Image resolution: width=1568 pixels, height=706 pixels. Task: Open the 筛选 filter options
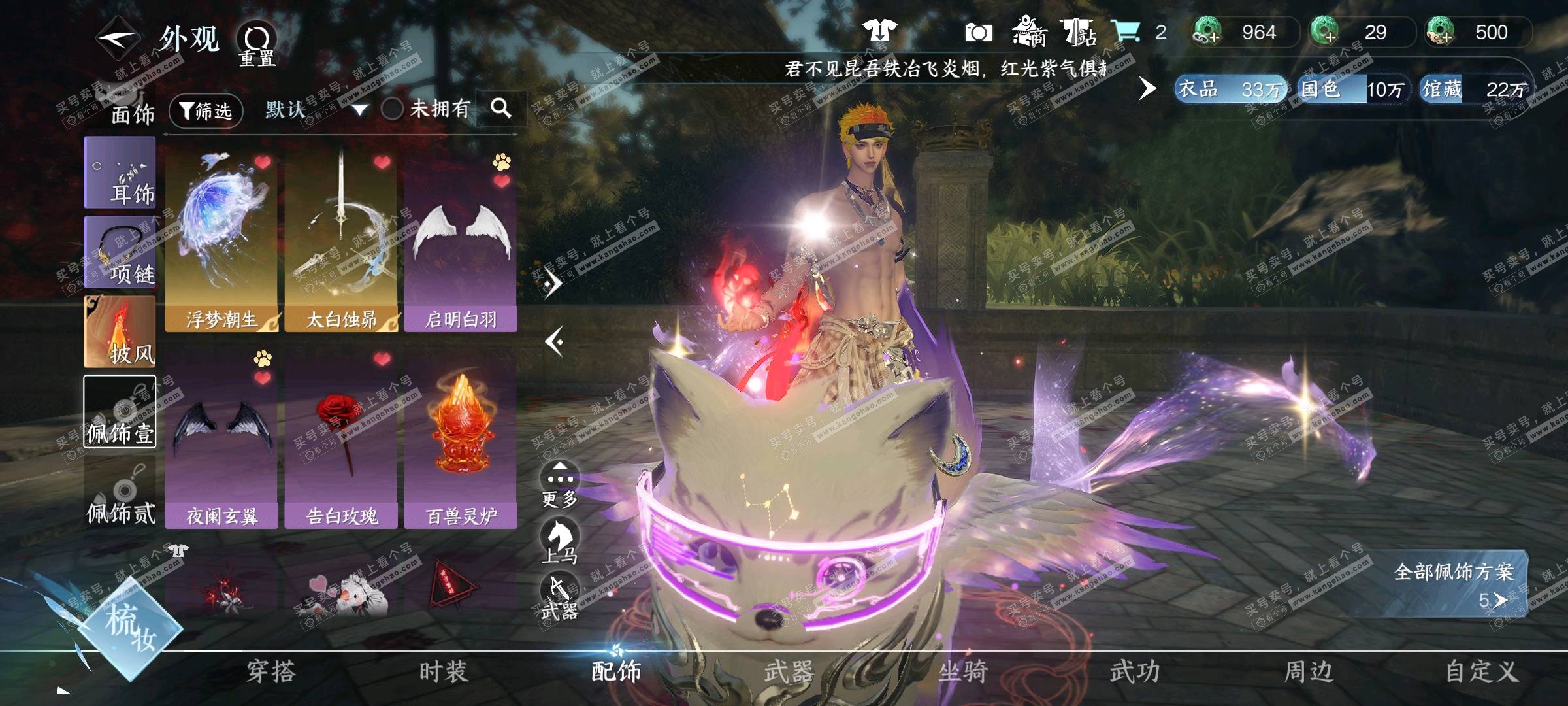pos(206,110)
